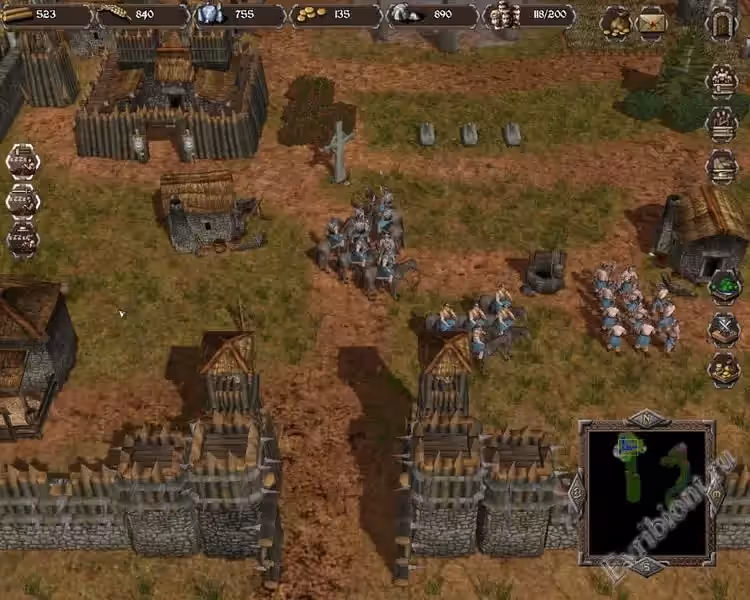Click the minimap south compass button
Image resolution: width=750 pixels, height=600 pixels.
pyautogui.click(x=646, y=568)
